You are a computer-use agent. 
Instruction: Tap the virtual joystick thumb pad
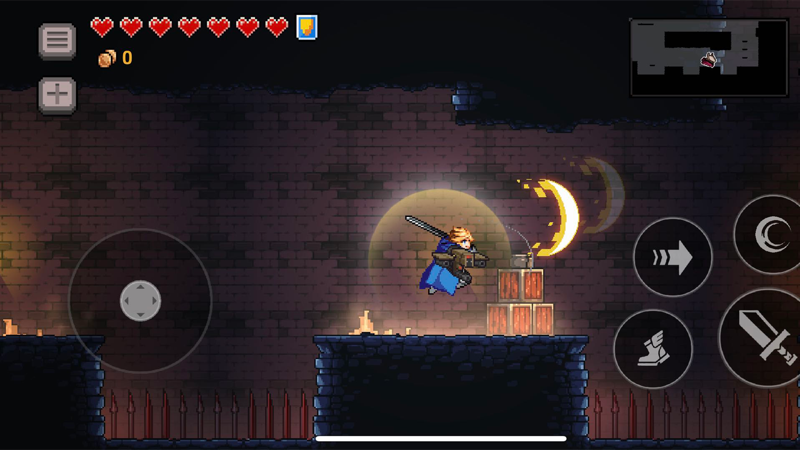coord(140,301)
